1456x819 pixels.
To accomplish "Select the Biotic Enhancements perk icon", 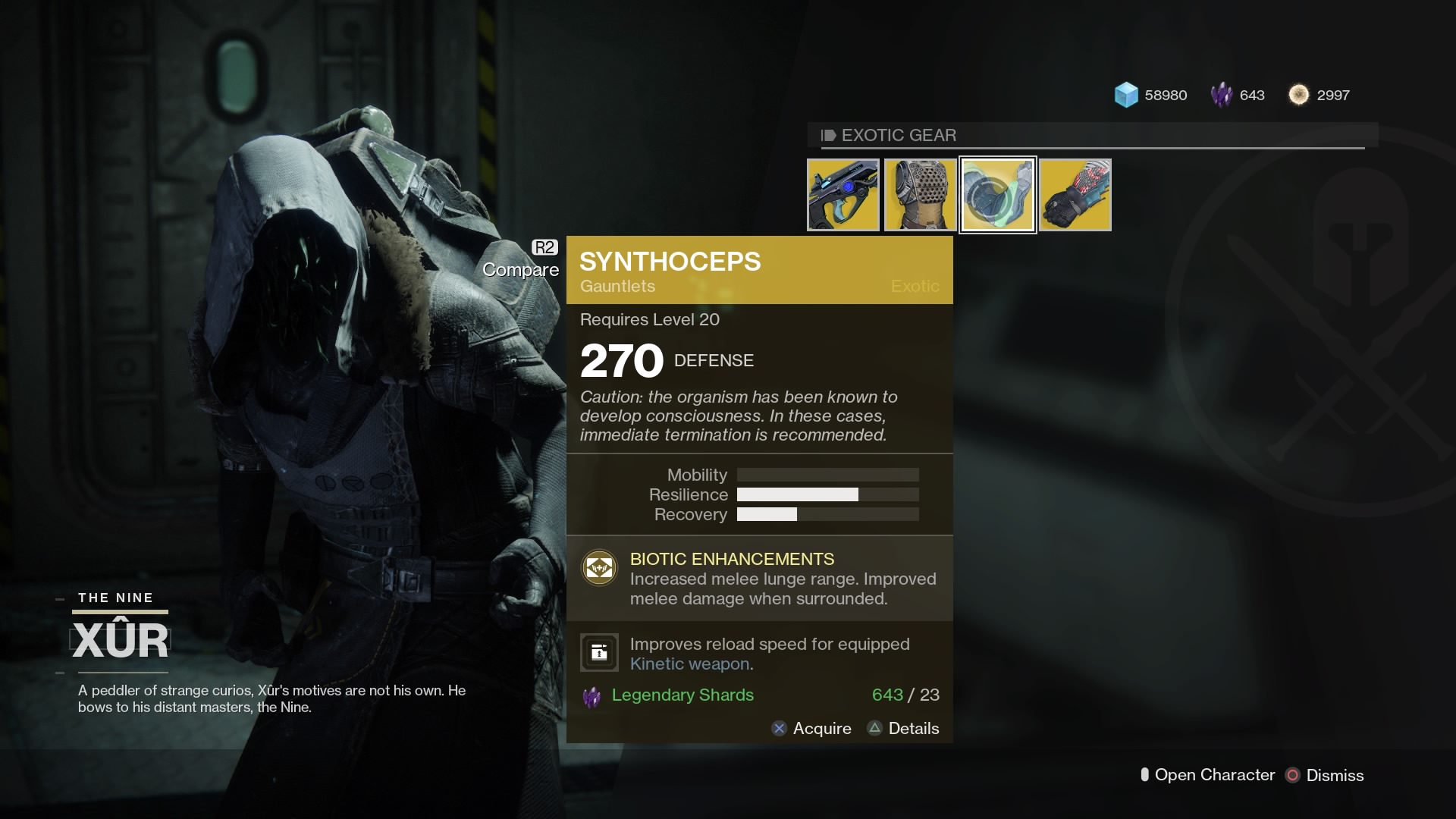I will [x=600, y=567].
